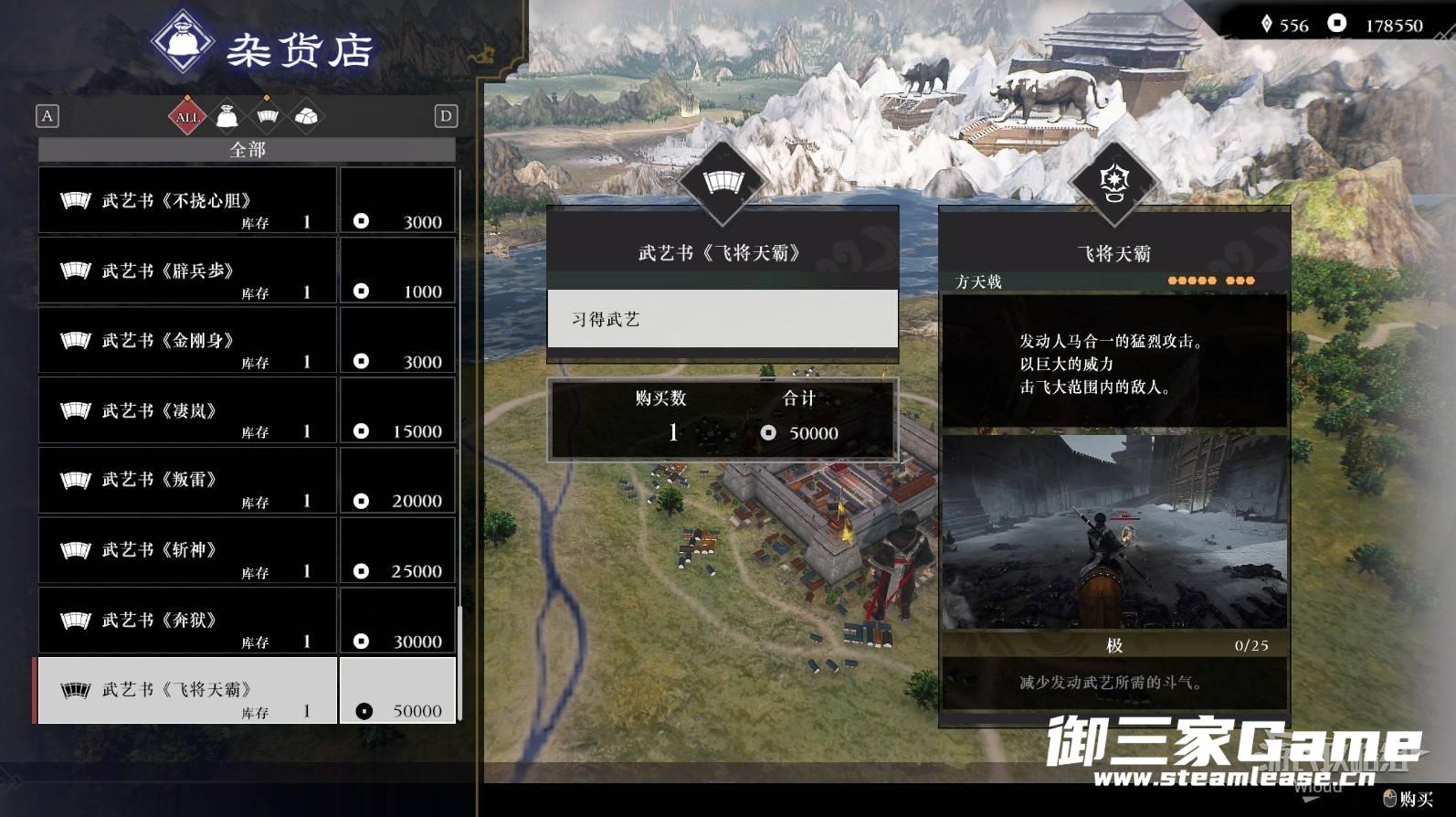
Task: Select 武艺书《不挠心胆》 in the shop list
Action: pyautogui.click(x=187, y=201)
